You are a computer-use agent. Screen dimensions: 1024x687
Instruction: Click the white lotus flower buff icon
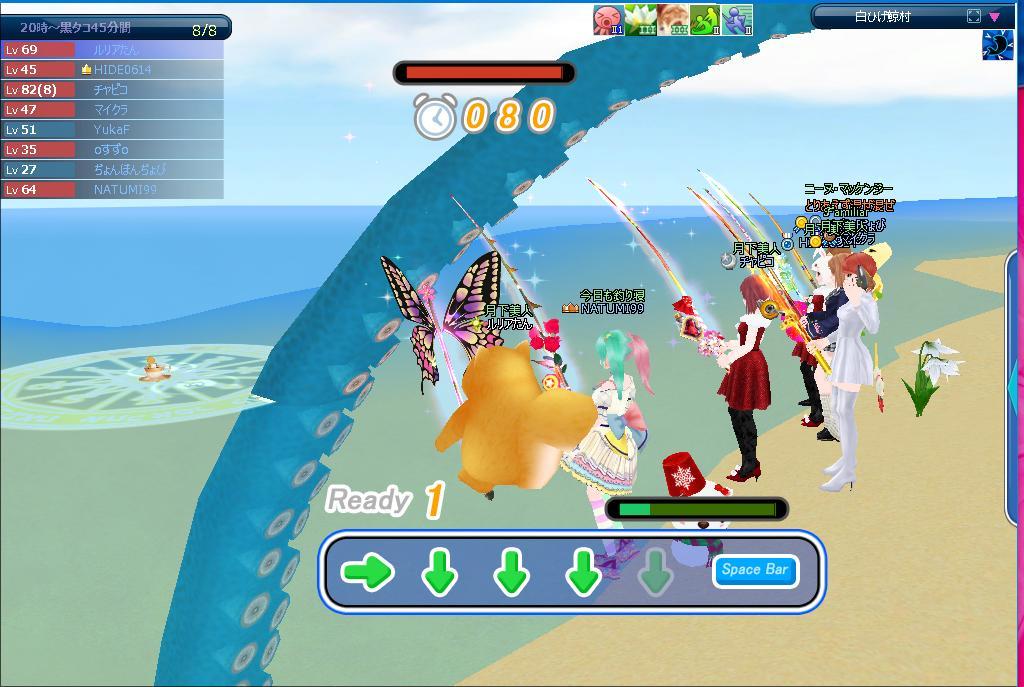[641, 19]
